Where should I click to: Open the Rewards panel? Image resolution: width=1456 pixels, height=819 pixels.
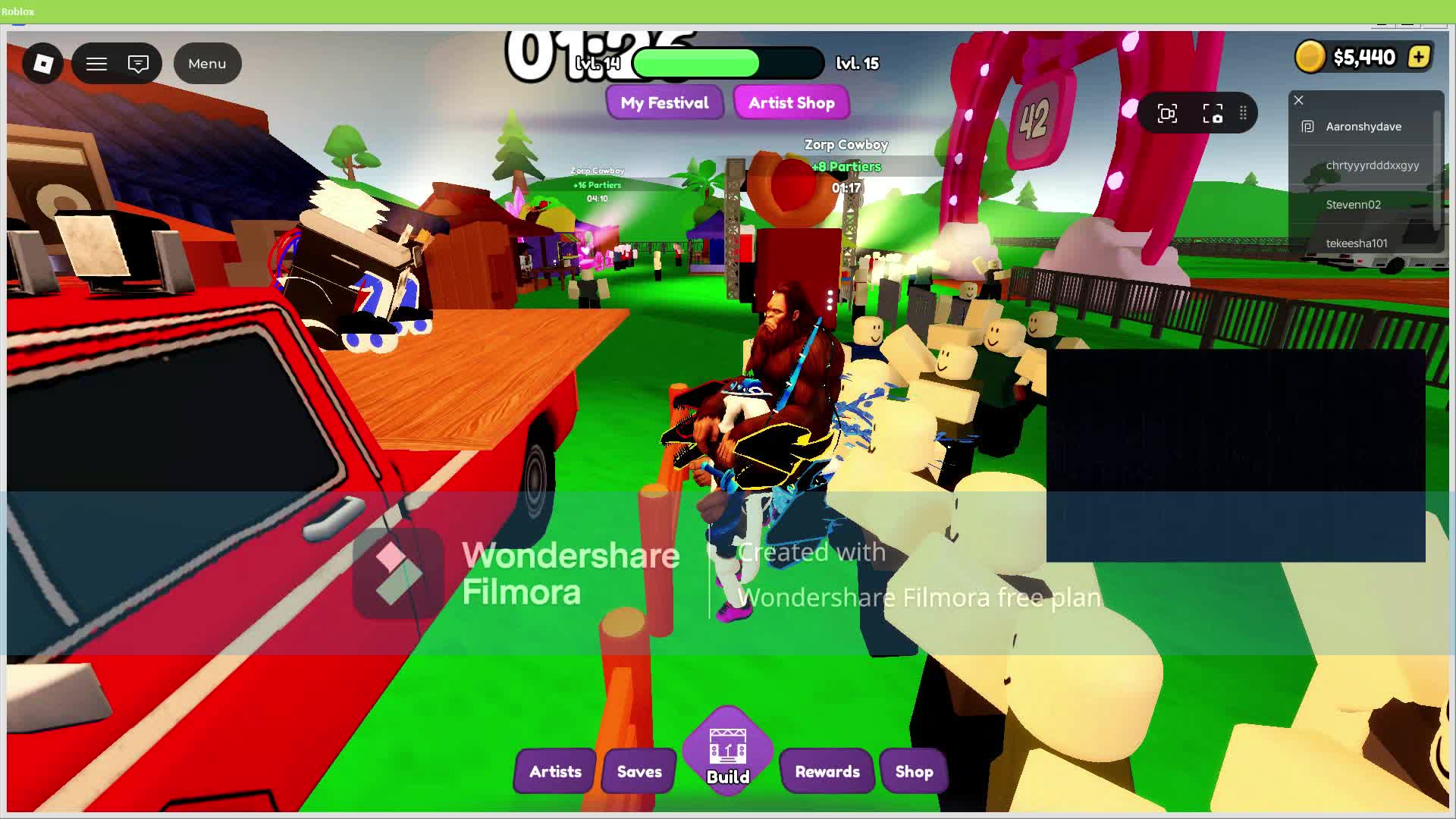827,771
